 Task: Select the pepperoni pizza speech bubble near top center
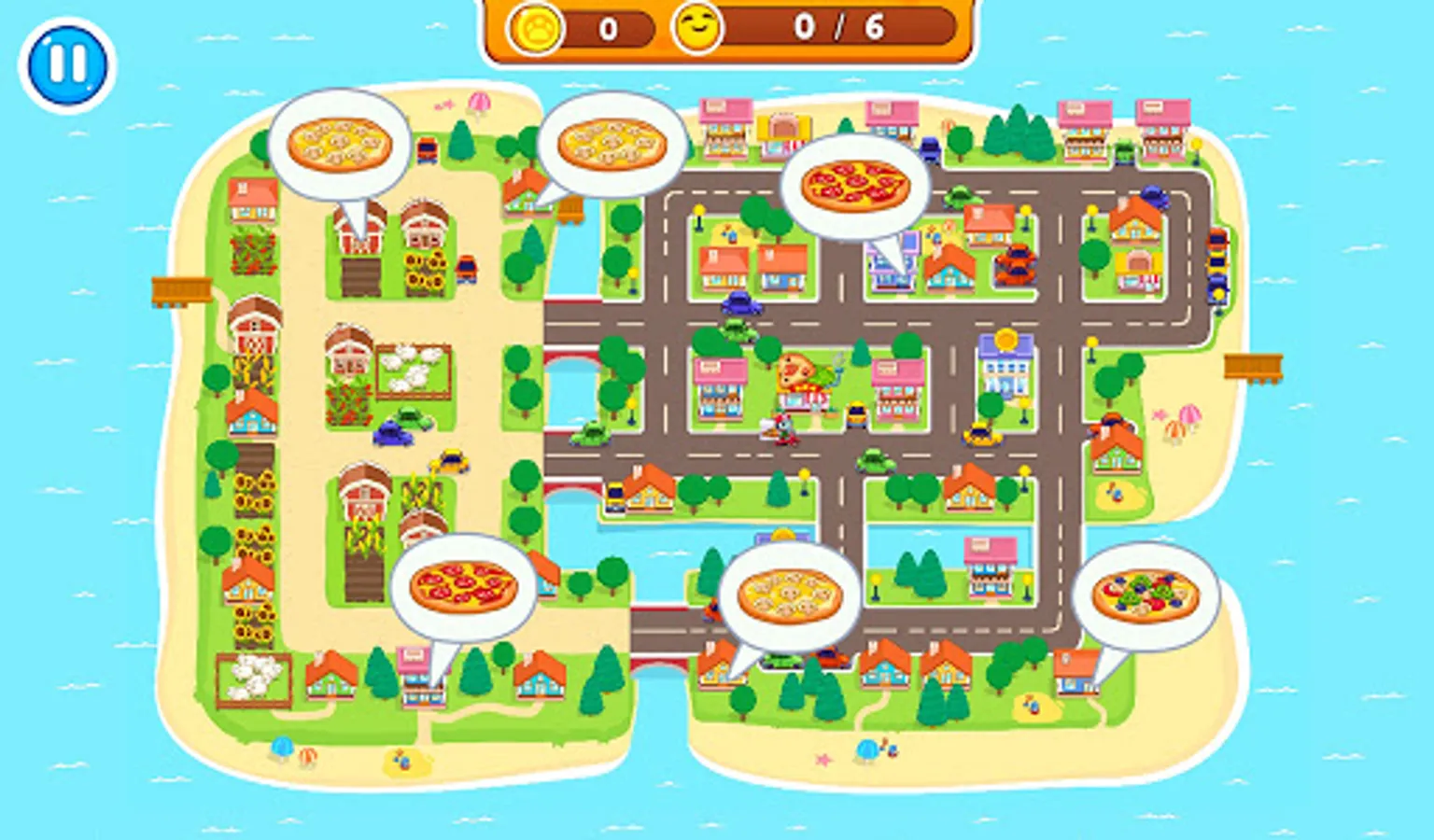point(854,185)
